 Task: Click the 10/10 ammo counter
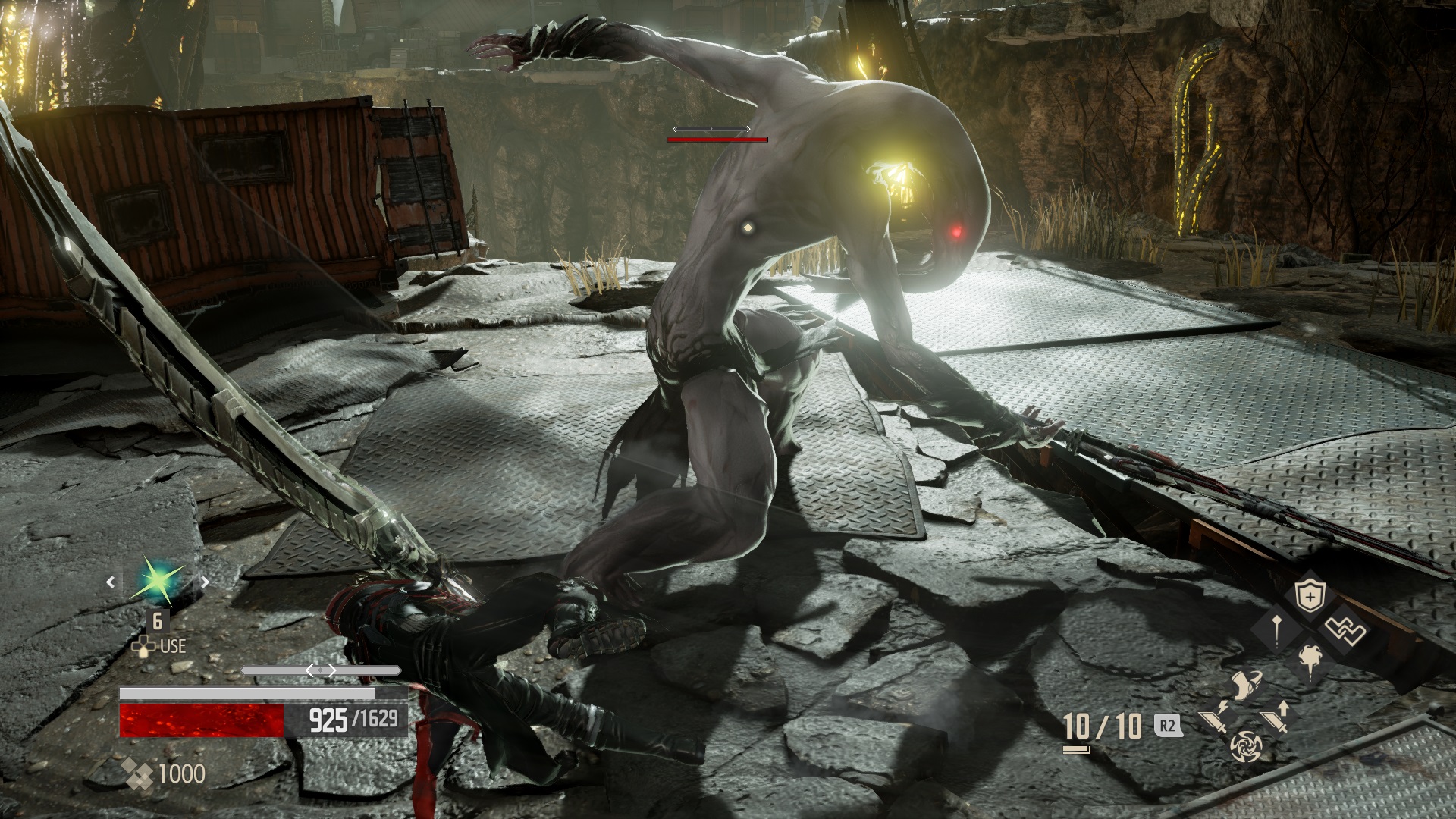[x=1103, y=726]
